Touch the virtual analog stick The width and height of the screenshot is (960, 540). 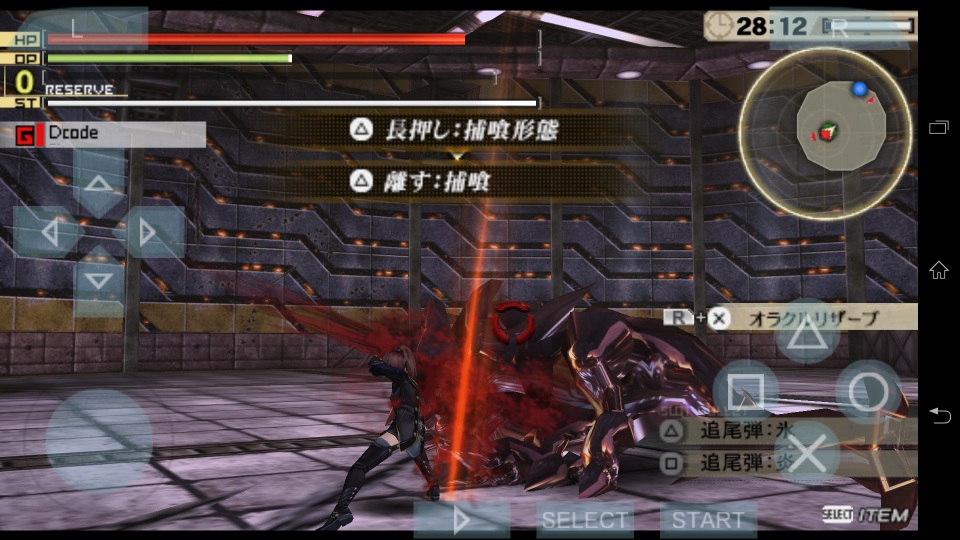pos(99,439)
